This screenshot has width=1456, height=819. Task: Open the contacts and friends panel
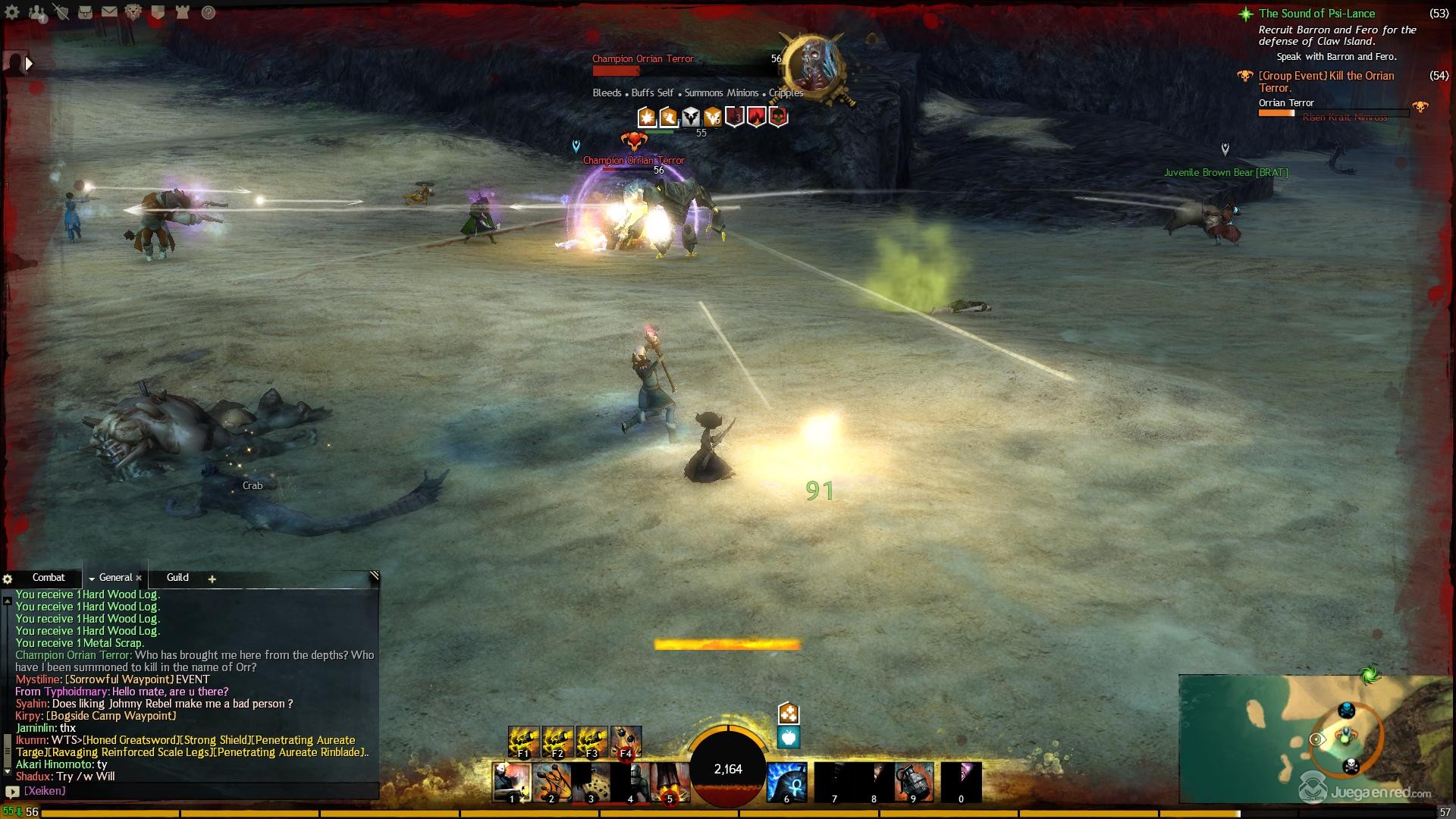point(36,12)
